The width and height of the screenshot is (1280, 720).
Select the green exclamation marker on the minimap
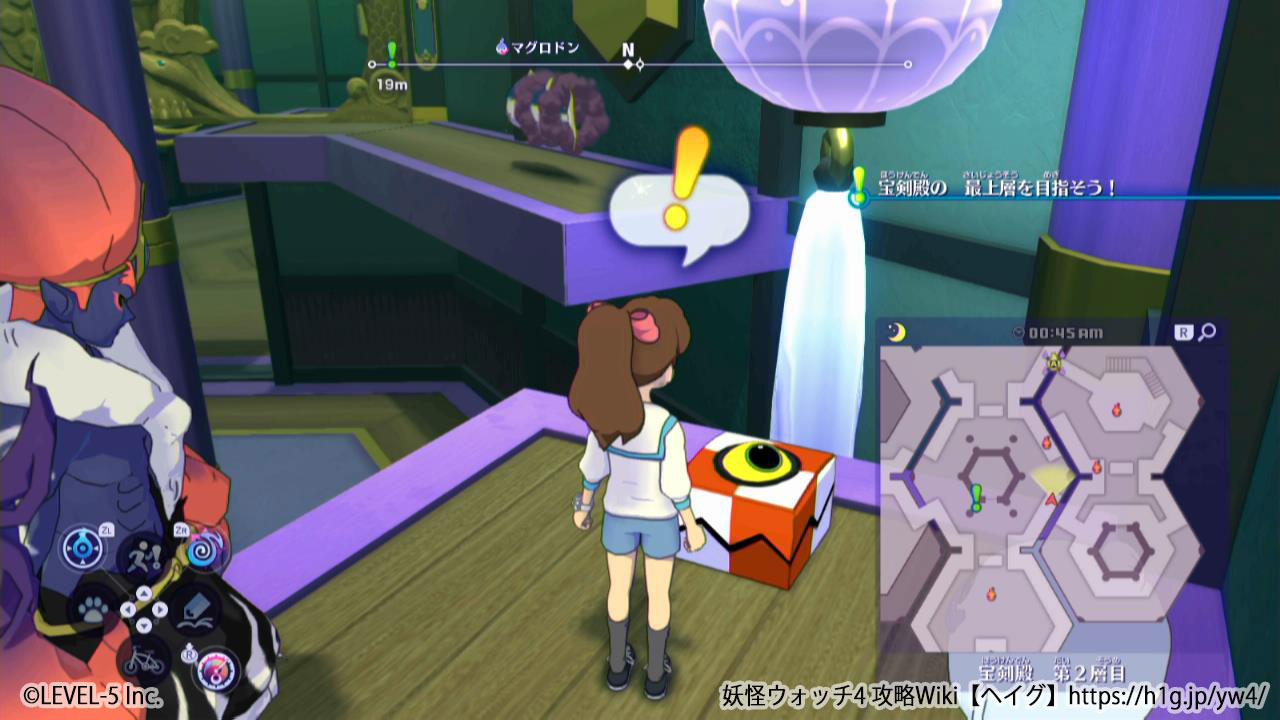click(x=976, y=496)
